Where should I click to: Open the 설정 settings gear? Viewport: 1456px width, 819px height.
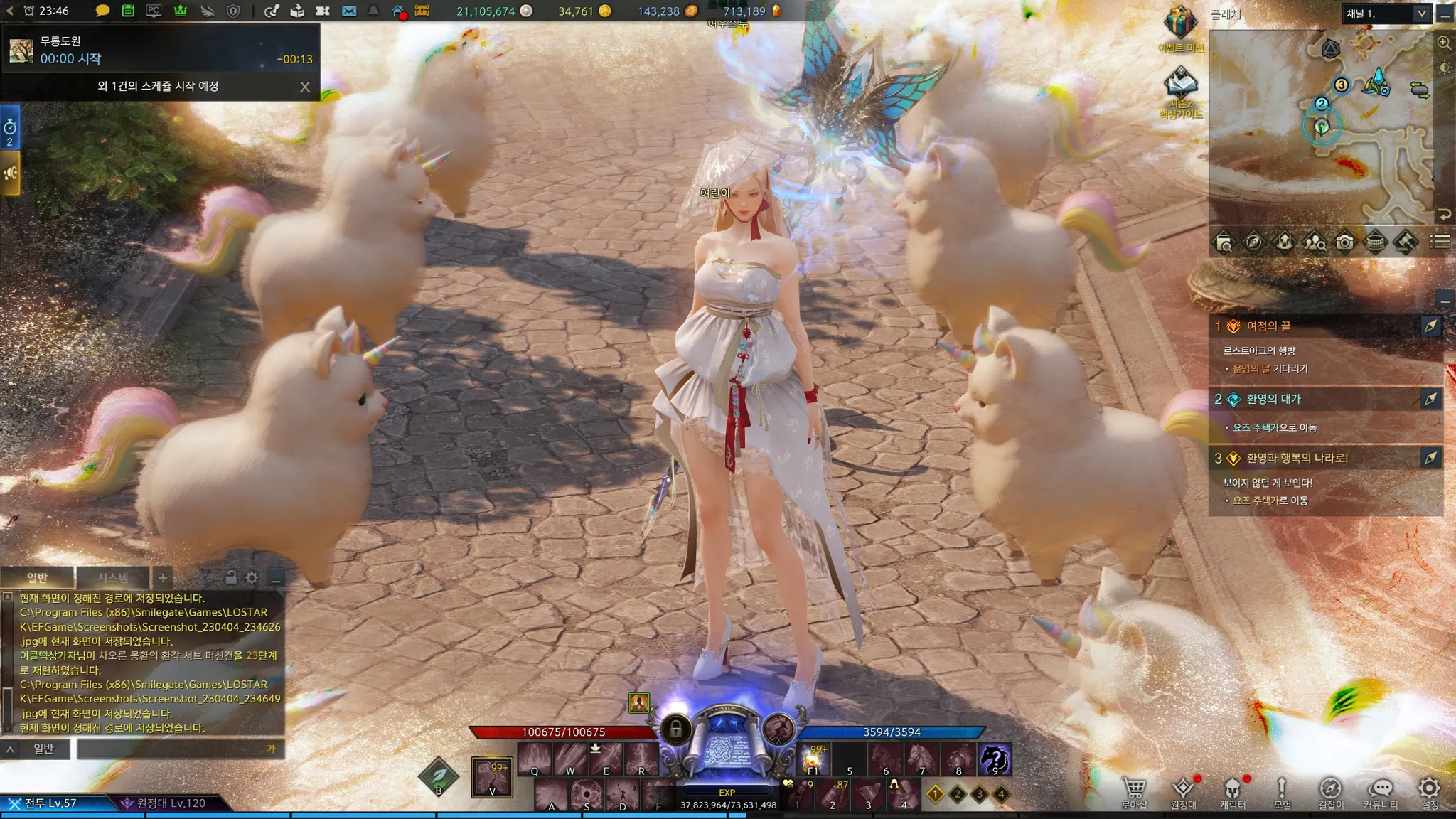[x=1429, y=791]
